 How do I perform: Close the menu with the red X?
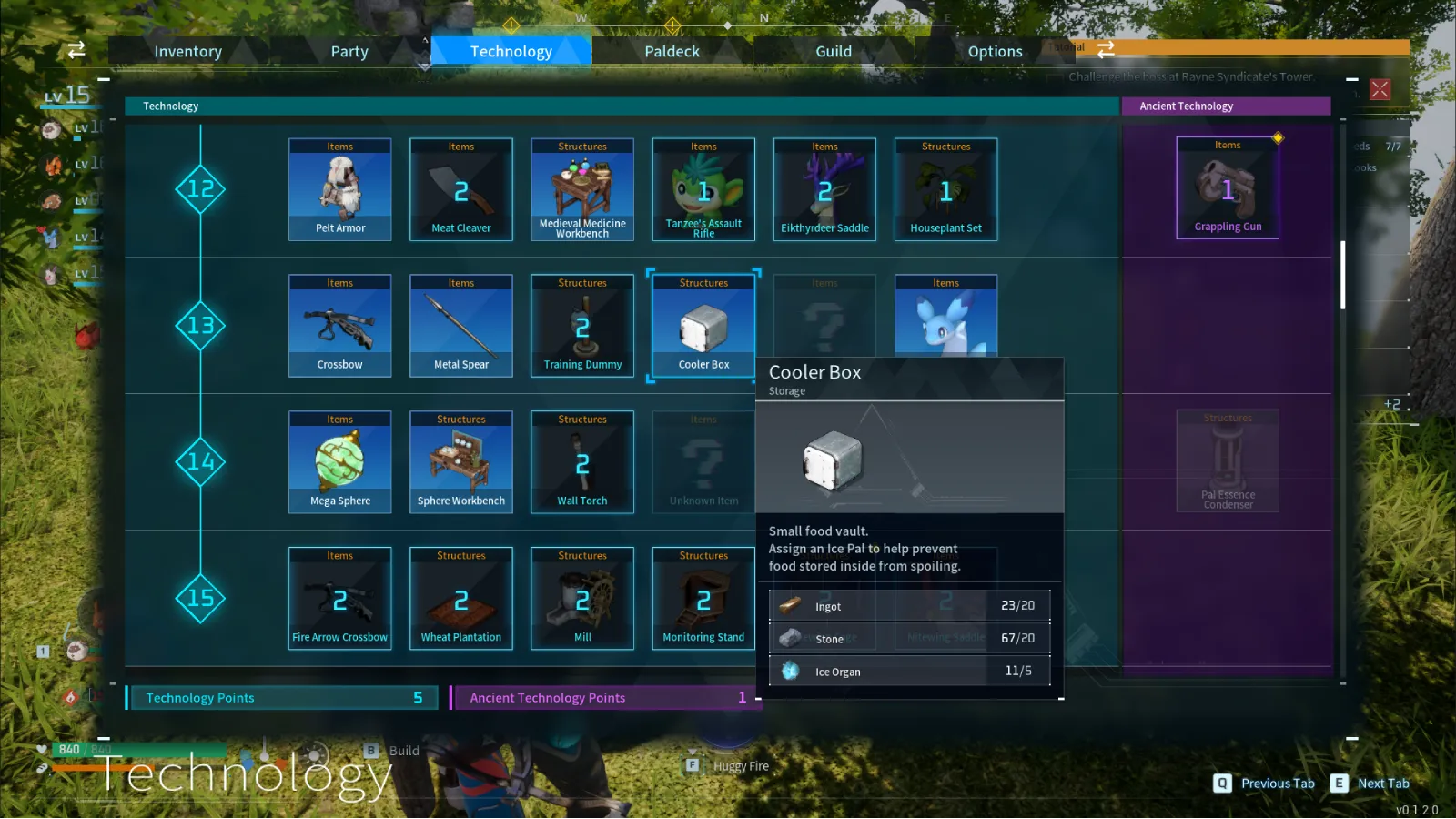coord(1380,89)
